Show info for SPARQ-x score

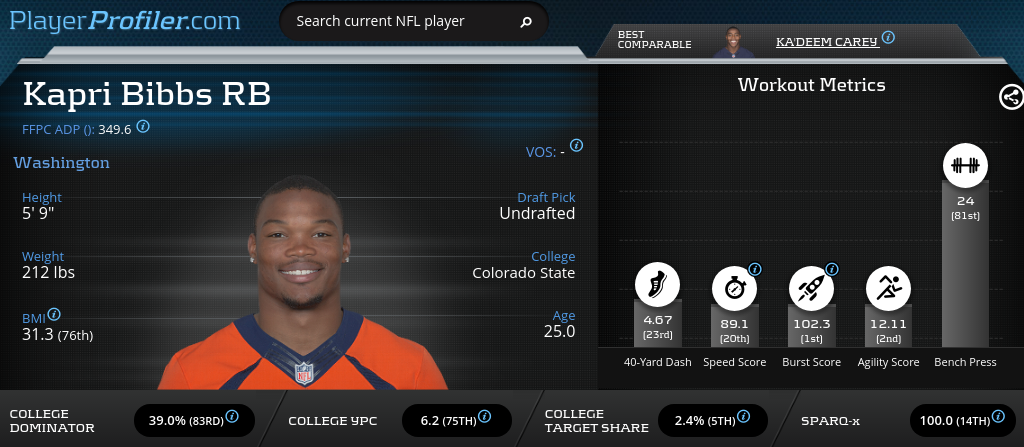point(1001,416)
